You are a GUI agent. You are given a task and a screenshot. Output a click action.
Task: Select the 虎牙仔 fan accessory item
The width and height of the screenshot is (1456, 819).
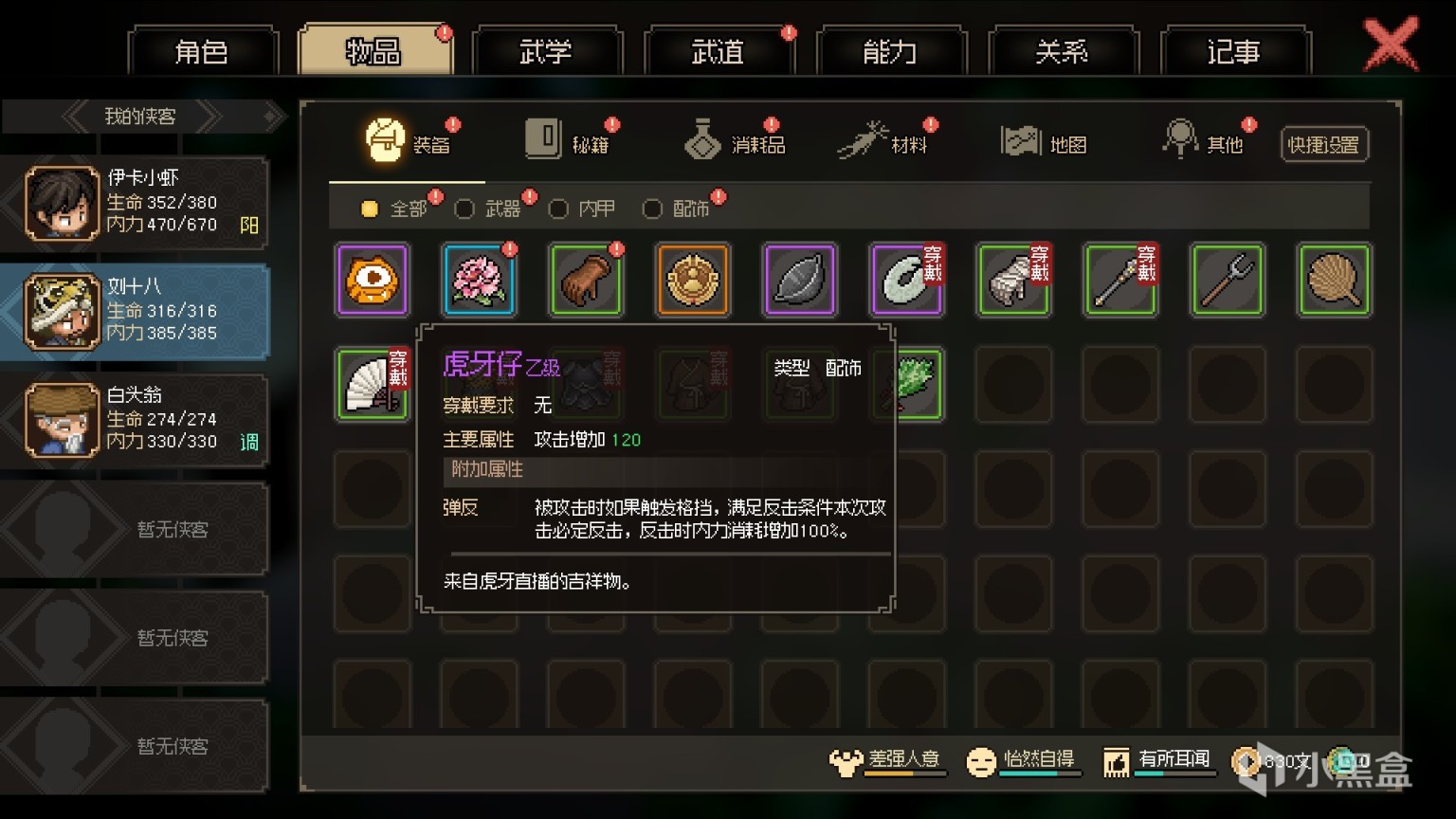click(x=372, y=384)
